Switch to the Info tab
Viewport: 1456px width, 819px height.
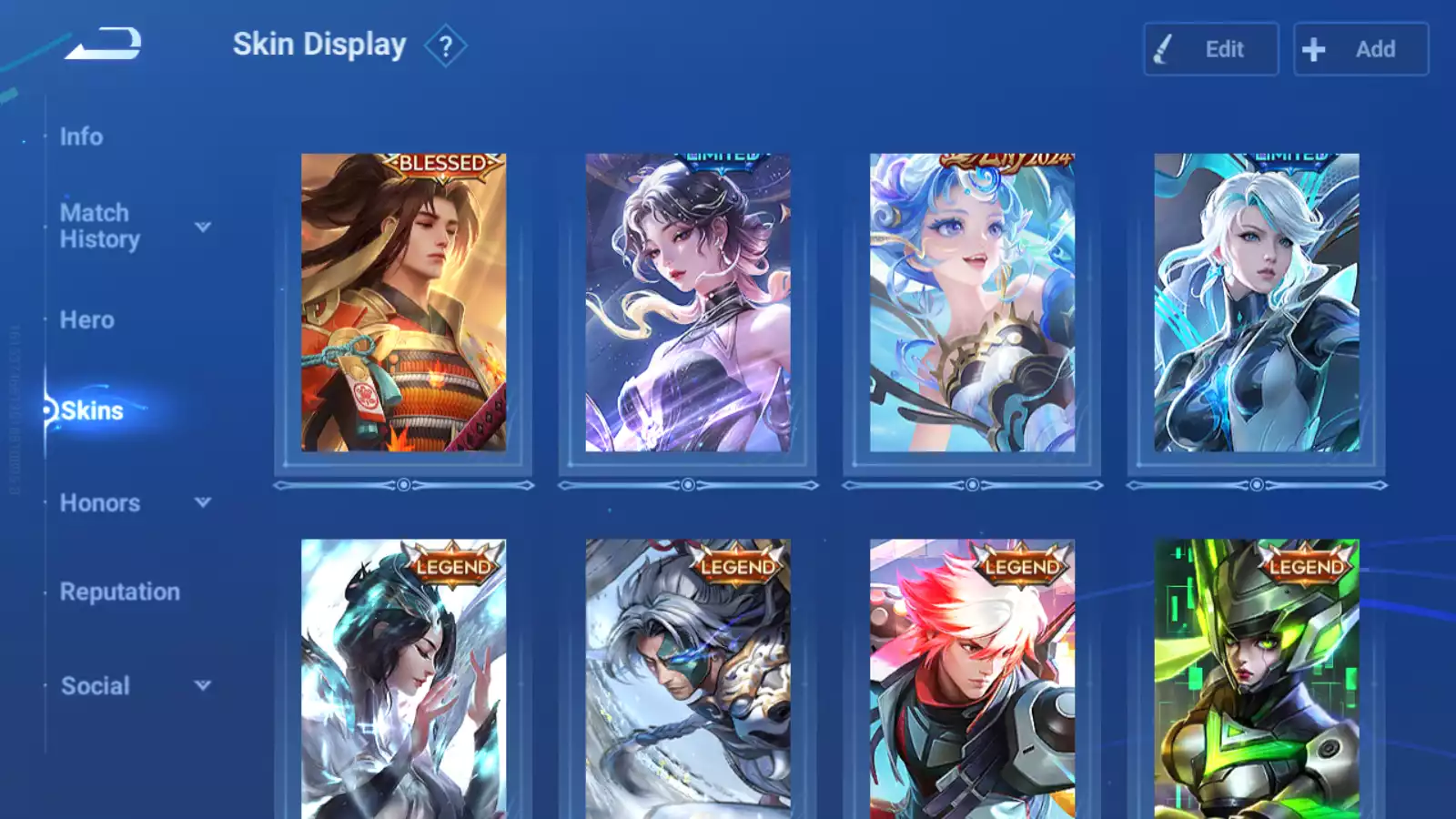81,136
